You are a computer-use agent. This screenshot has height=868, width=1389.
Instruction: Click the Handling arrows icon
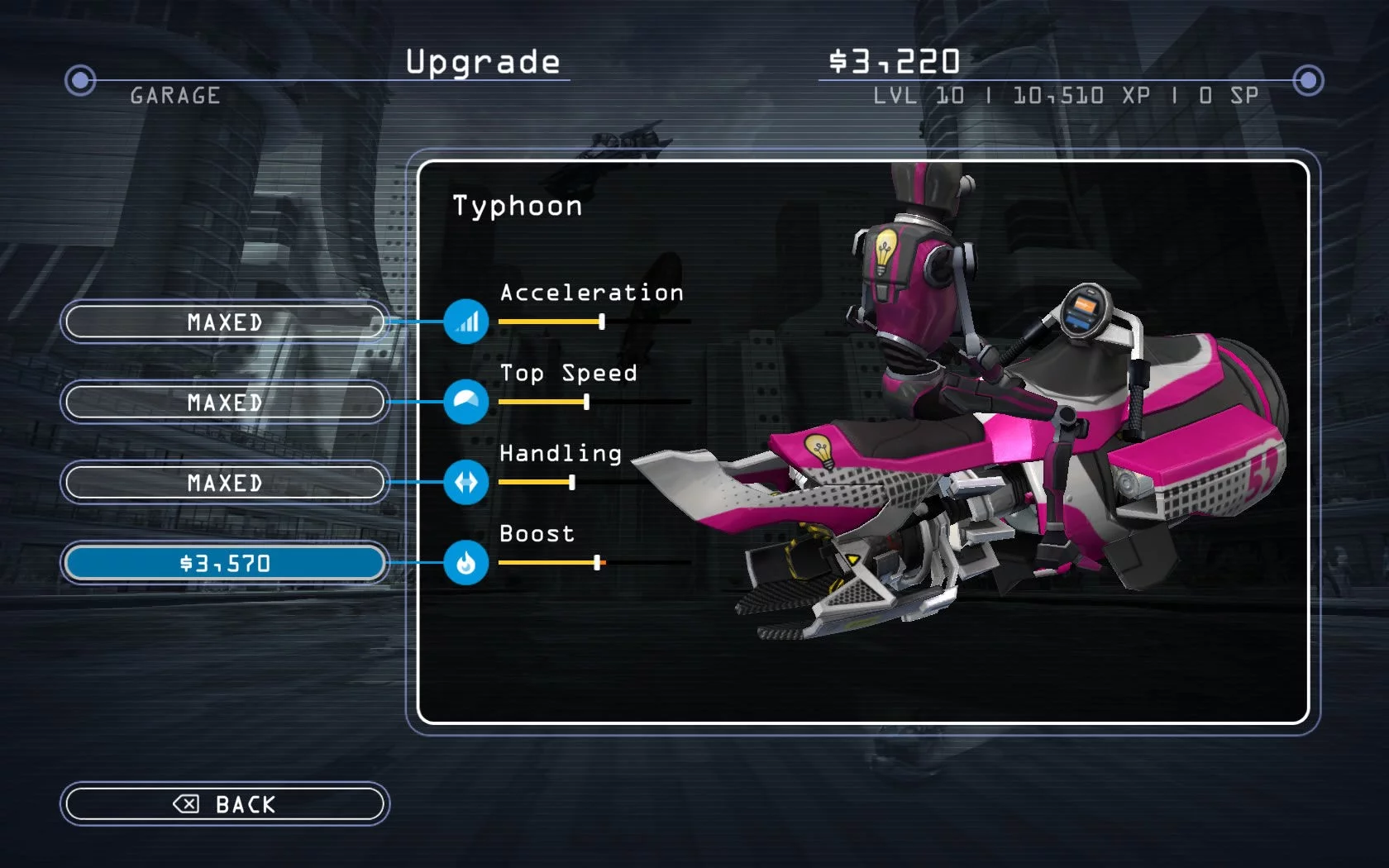click(x=466, y=482)
